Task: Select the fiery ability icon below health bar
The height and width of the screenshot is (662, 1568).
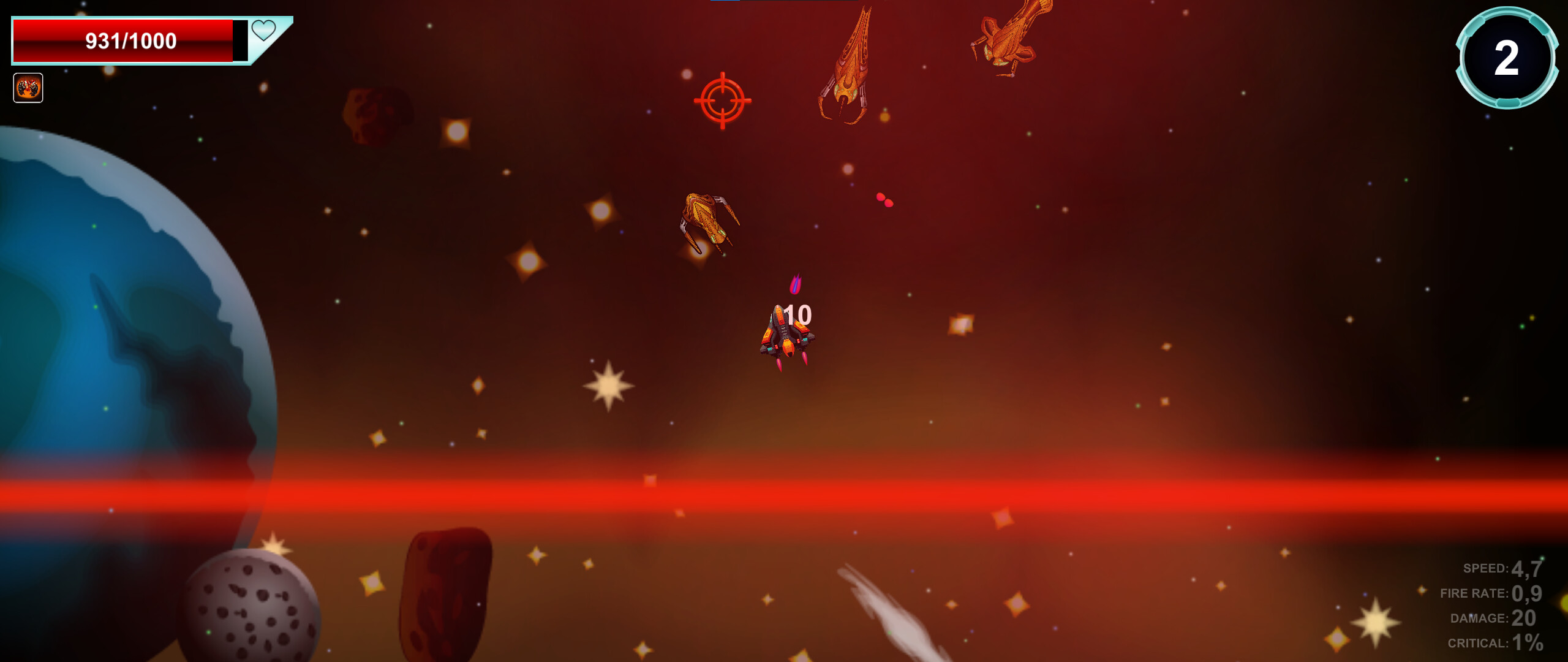Action: 28,88
